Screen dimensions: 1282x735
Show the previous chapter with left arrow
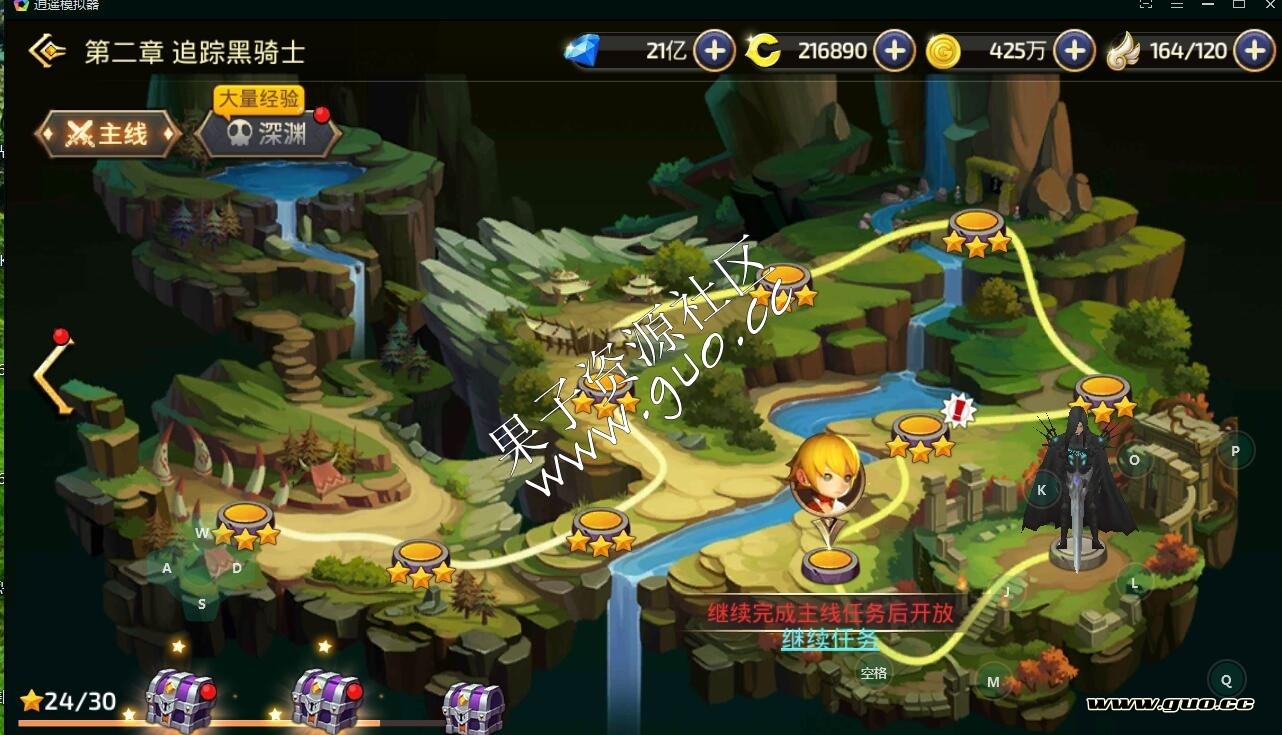[52, 374]
